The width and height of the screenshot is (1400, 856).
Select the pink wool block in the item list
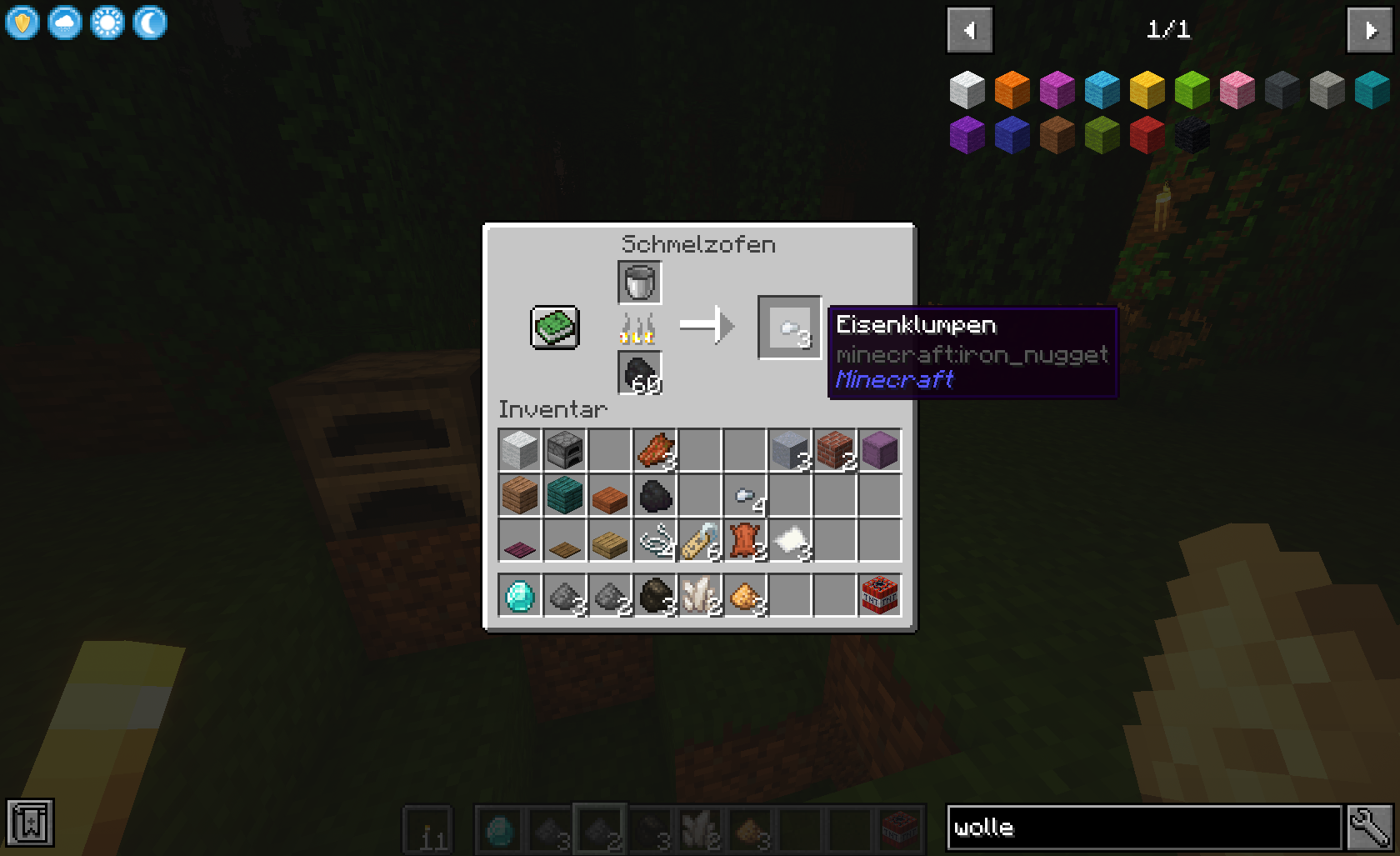point(1237,90)
